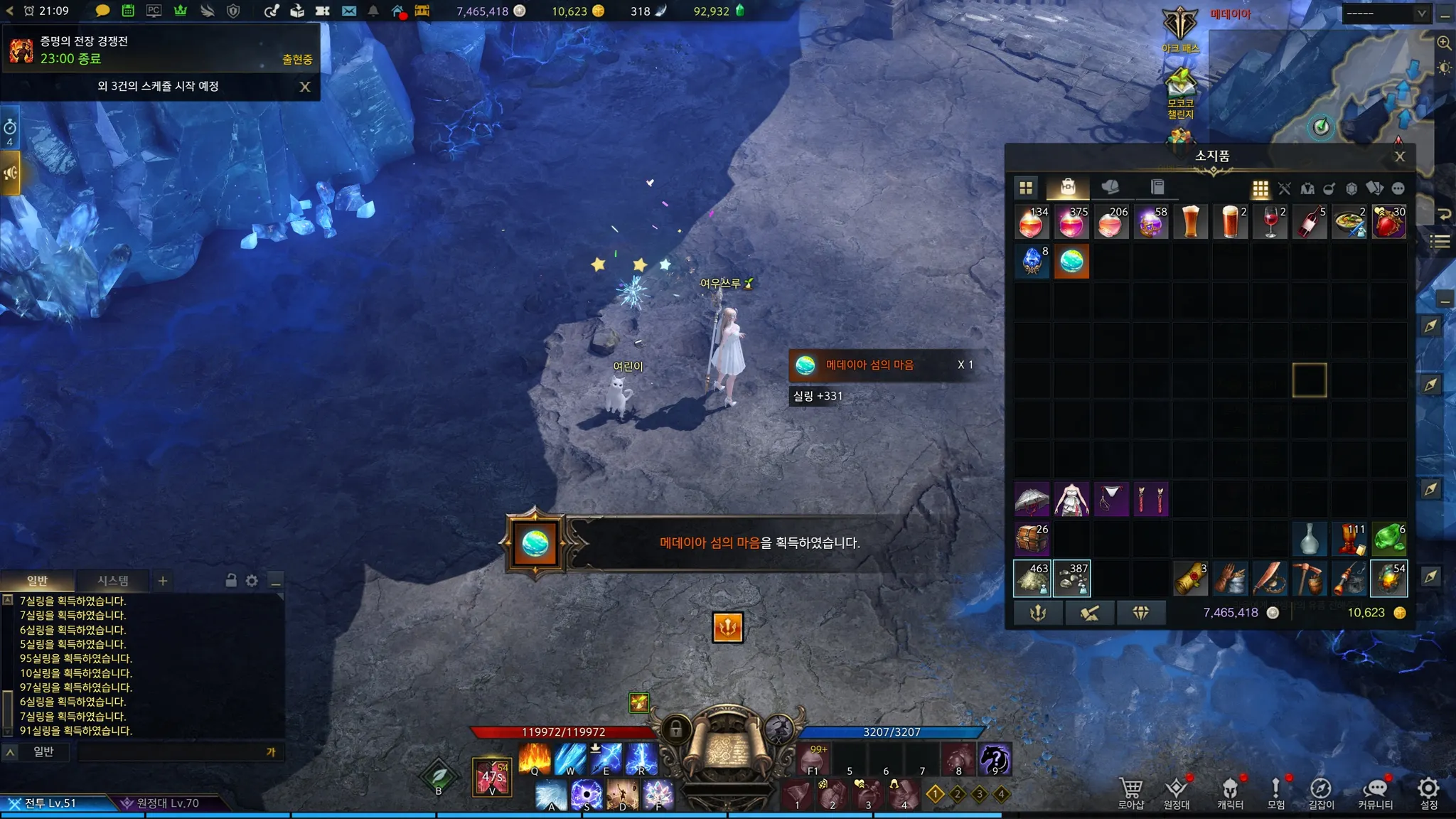Dismiss the schedule notification banner
This screenshot has height=819, width=1456.
pos(305,87)
